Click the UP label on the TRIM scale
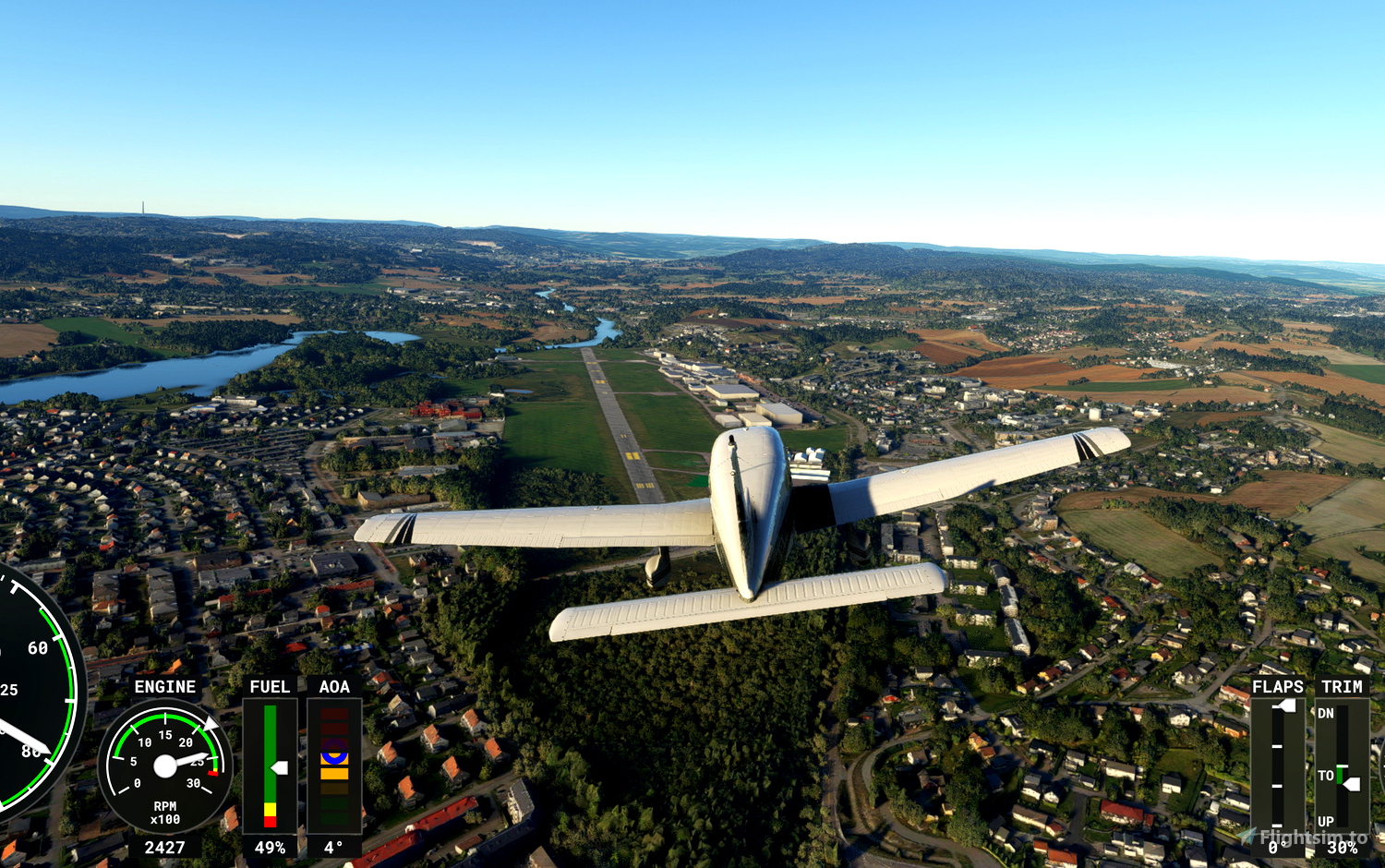Screen dimensions: 1385x868 click(1327, 822)
